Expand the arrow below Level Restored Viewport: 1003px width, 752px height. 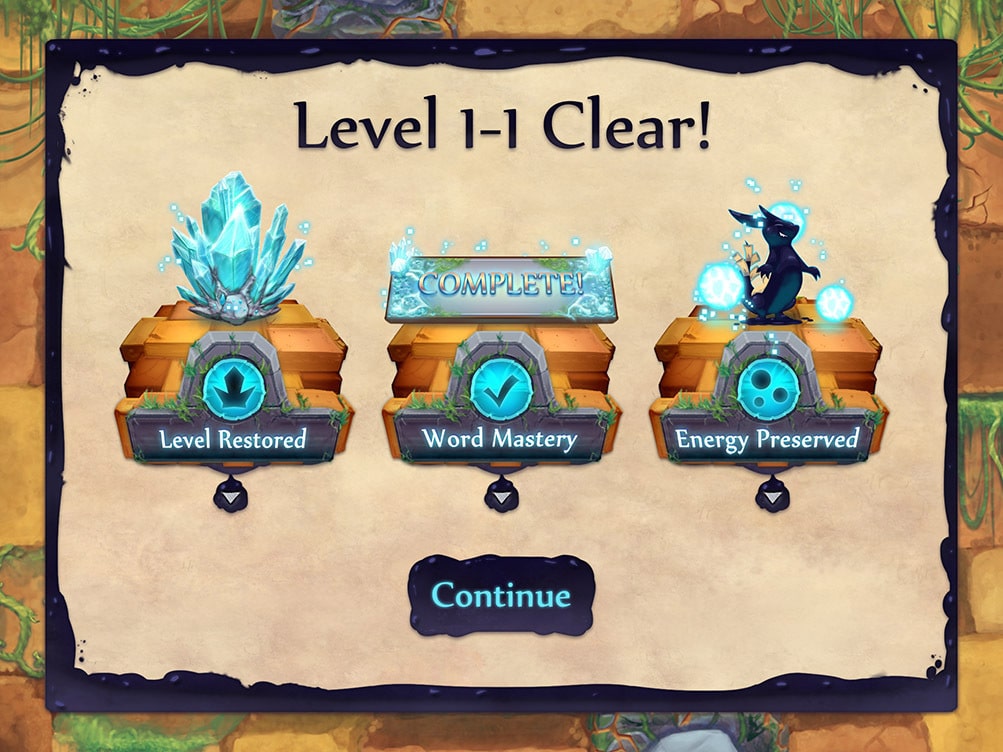coord(233,496)
